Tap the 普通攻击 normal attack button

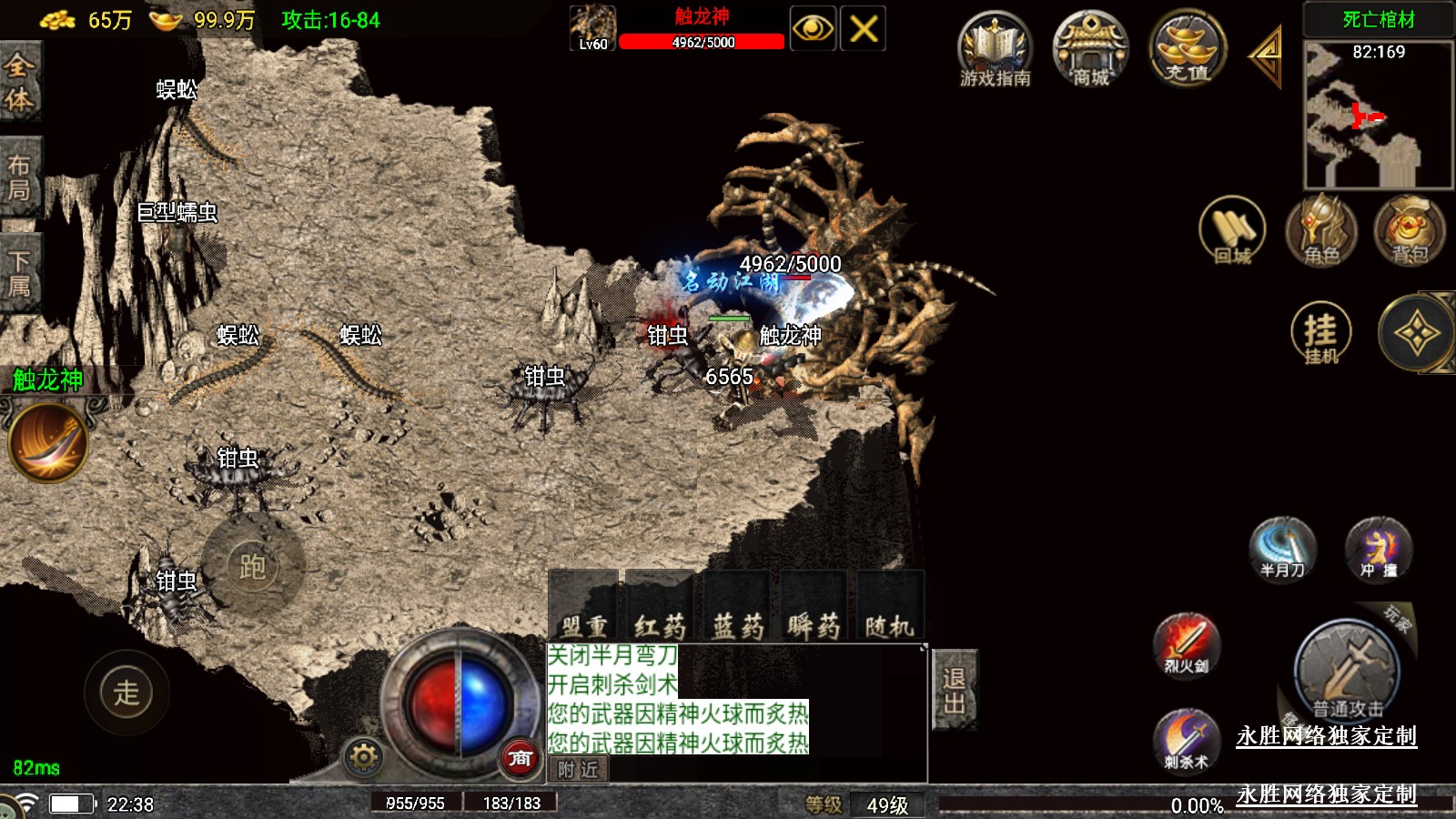(x=1347, y=672)
